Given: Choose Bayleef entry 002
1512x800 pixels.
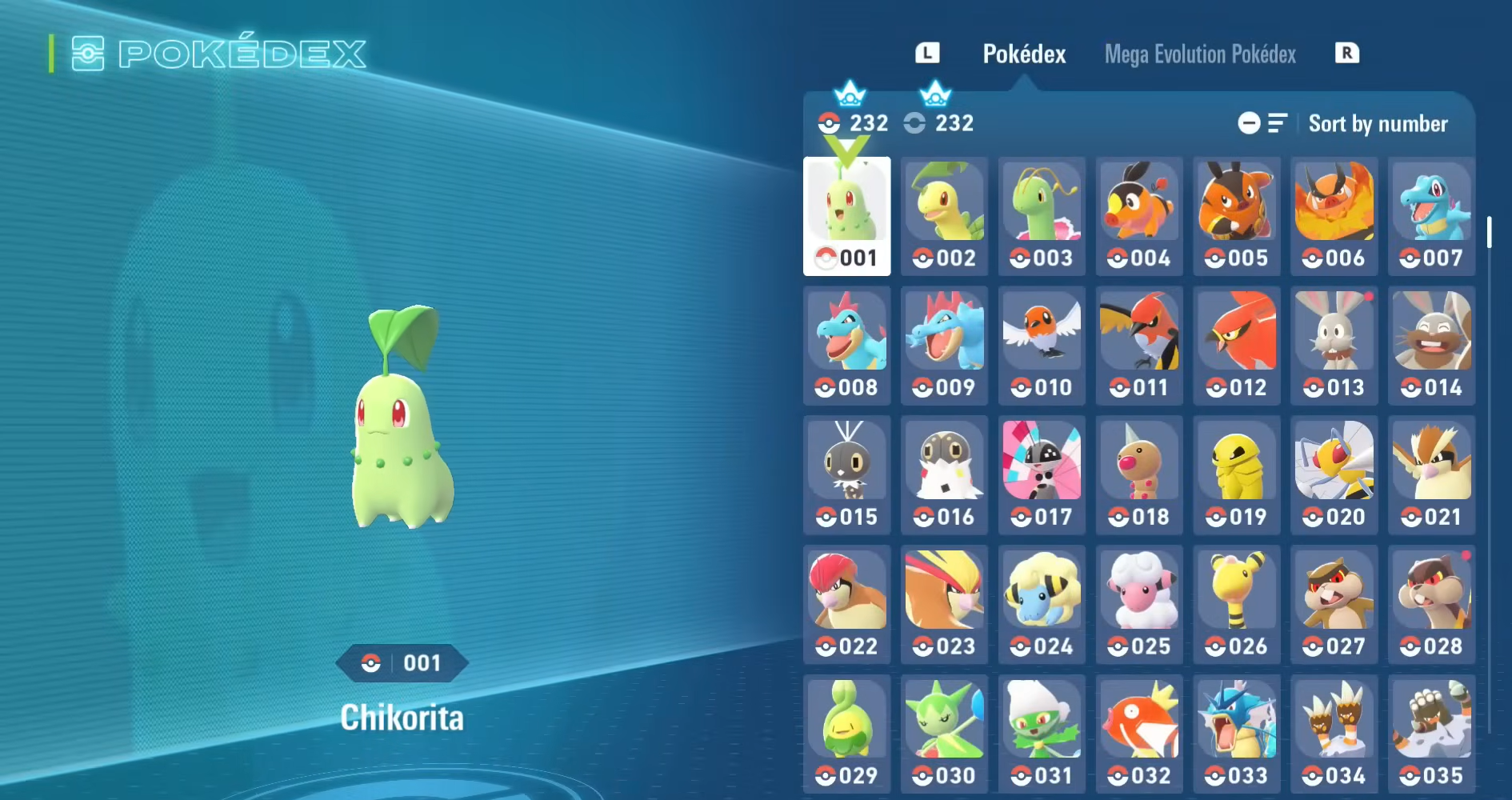Looking at the screenshot, I should point(944,216).
